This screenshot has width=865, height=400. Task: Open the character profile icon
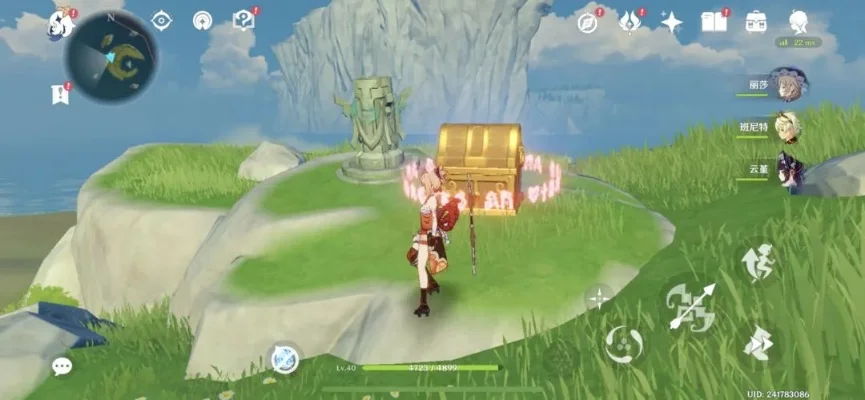(798, 22)
